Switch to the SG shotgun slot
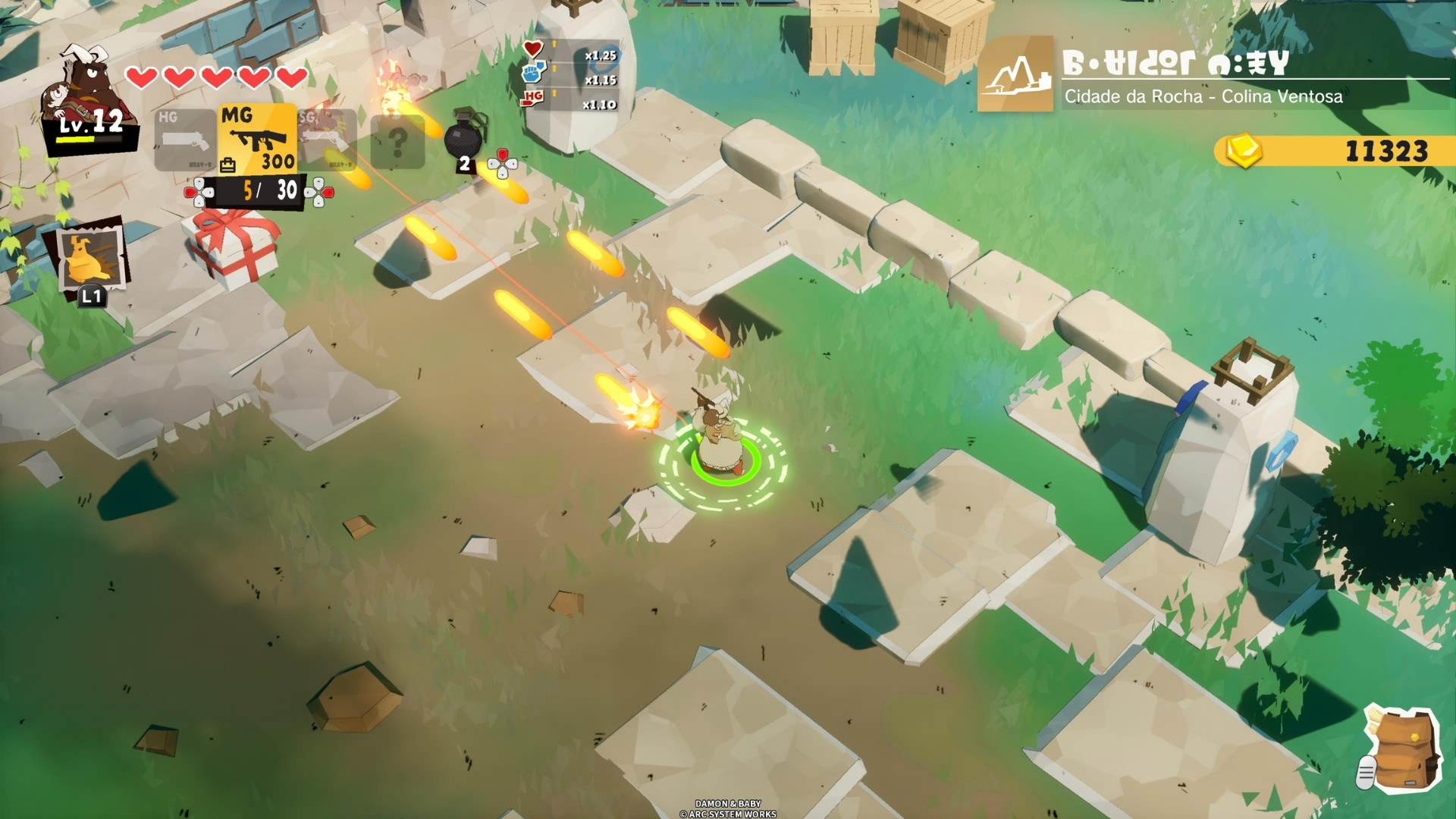 (x=328, y=140)
